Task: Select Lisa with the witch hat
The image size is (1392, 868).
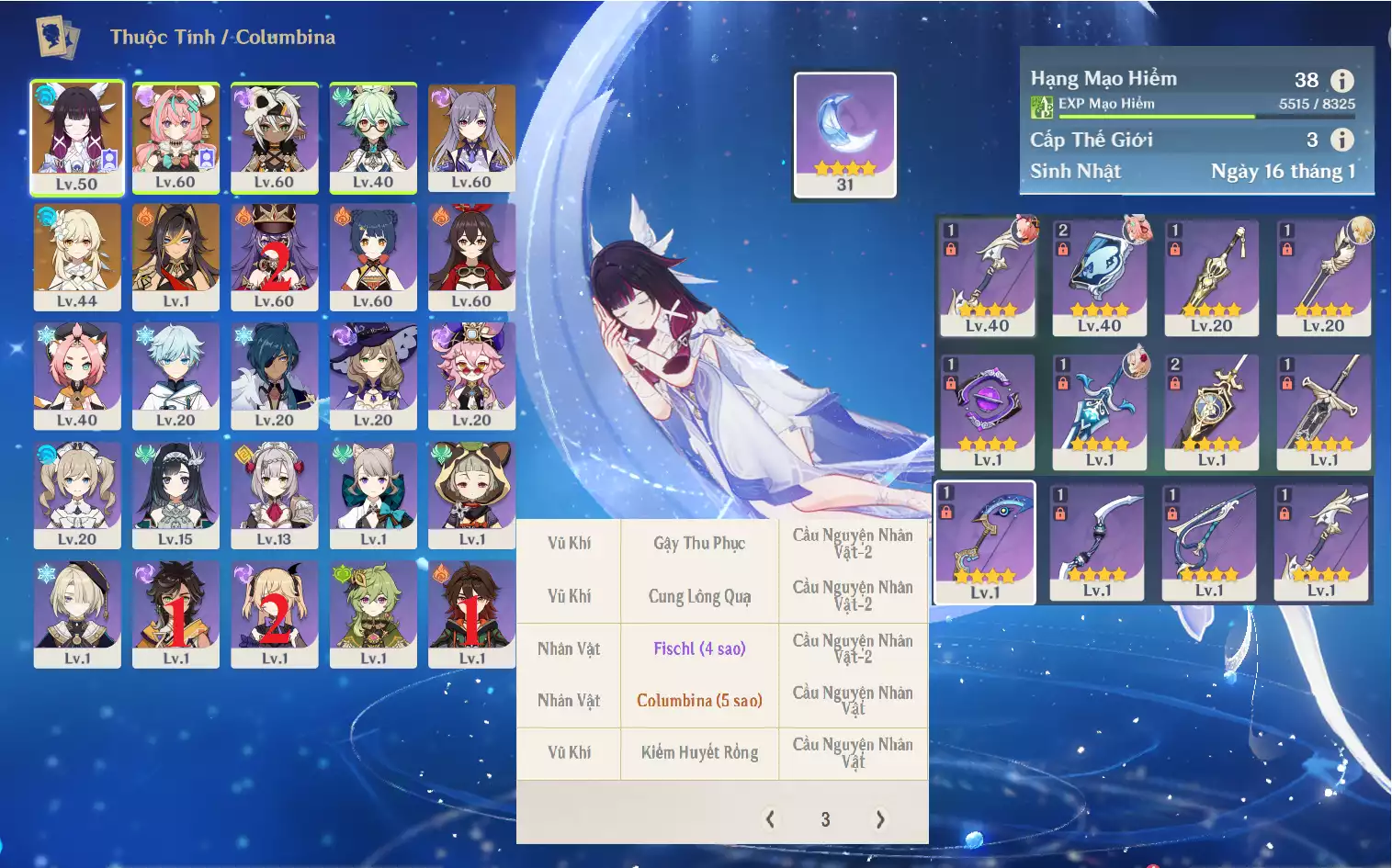Action: [373, 375]
